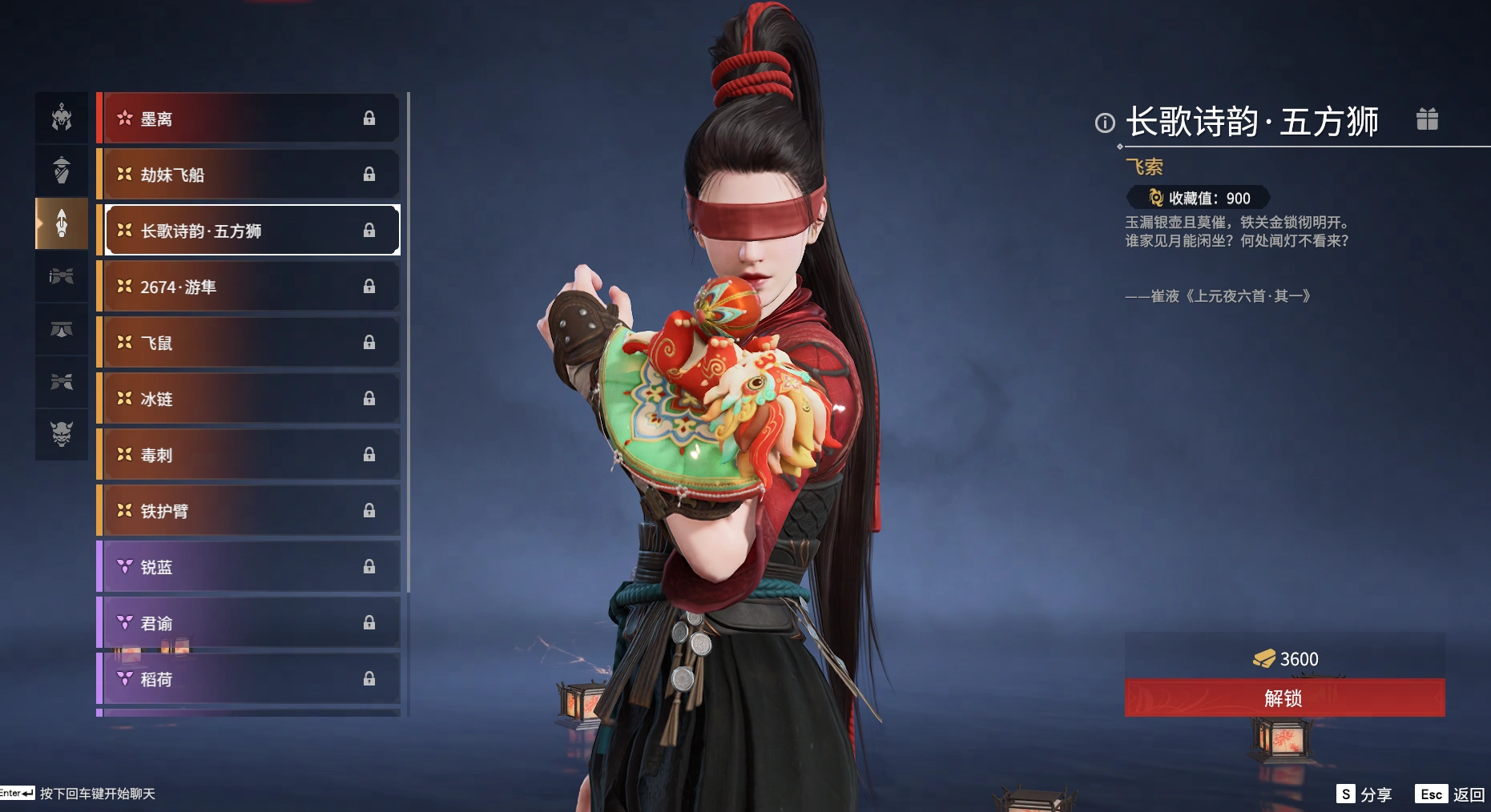Select the 毒刺 skin entry
This screenshot has height=812, width=1491.
(x=250, y=455)
